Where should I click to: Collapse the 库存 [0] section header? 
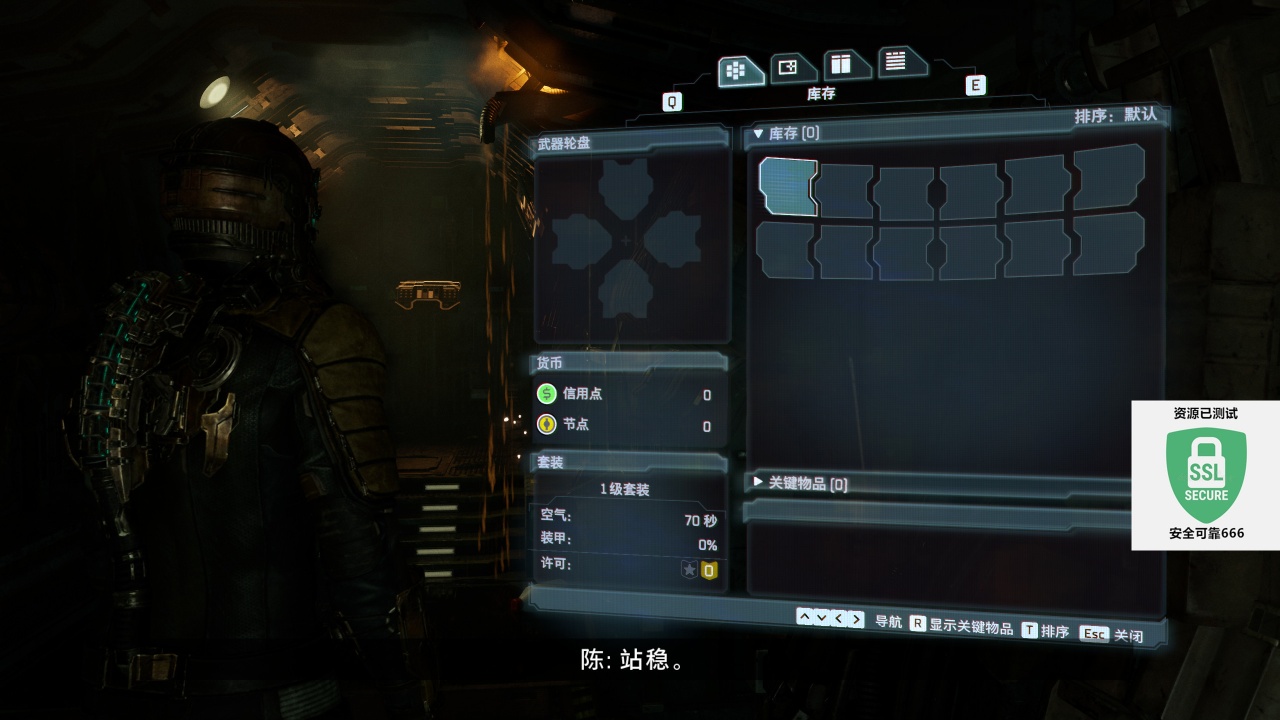[787, 133]
